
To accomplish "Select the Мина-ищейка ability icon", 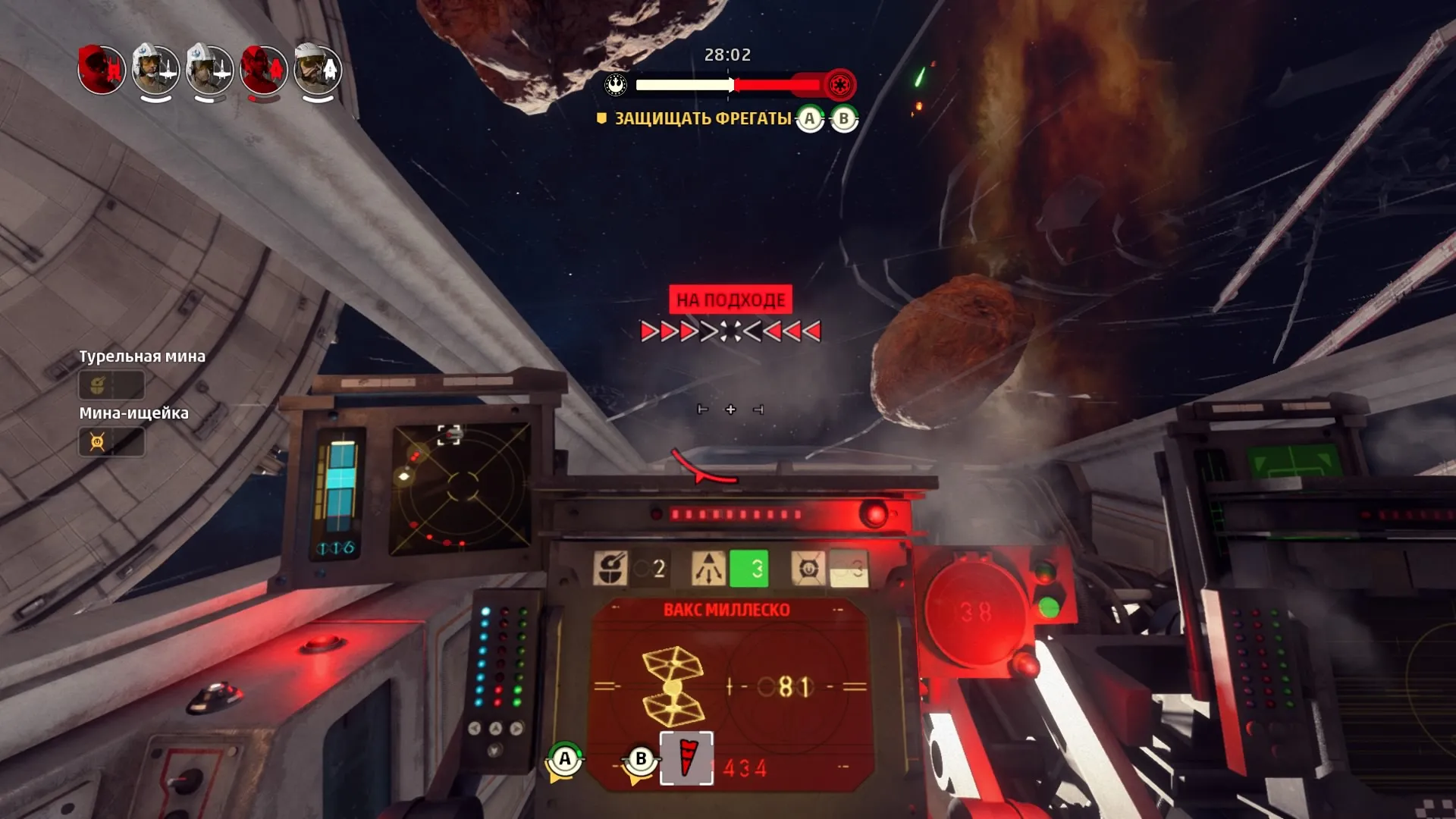I will (x=98, y=441).
